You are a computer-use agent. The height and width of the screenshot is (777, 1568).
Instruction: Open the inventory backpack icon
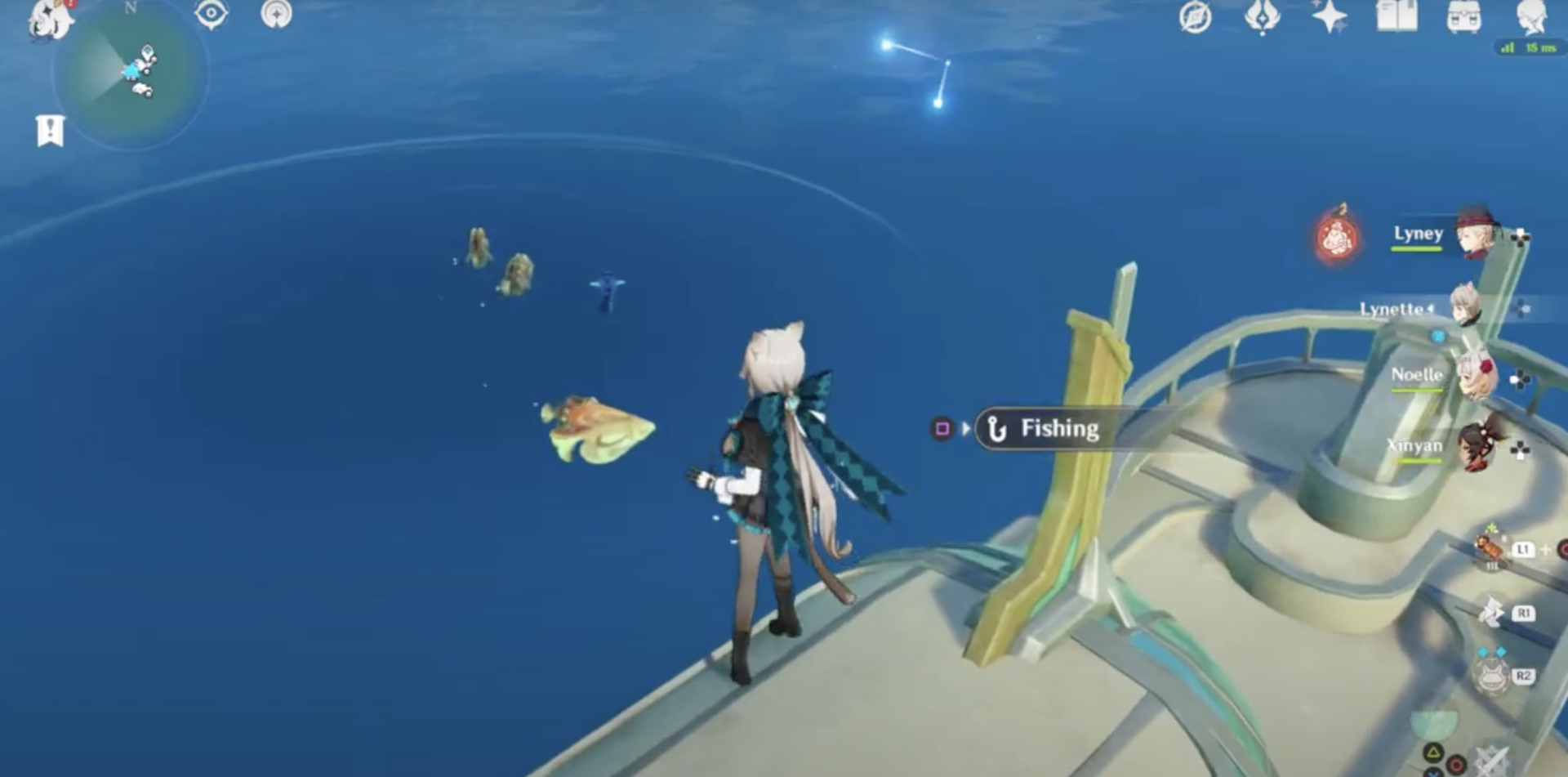(1463, 16)
